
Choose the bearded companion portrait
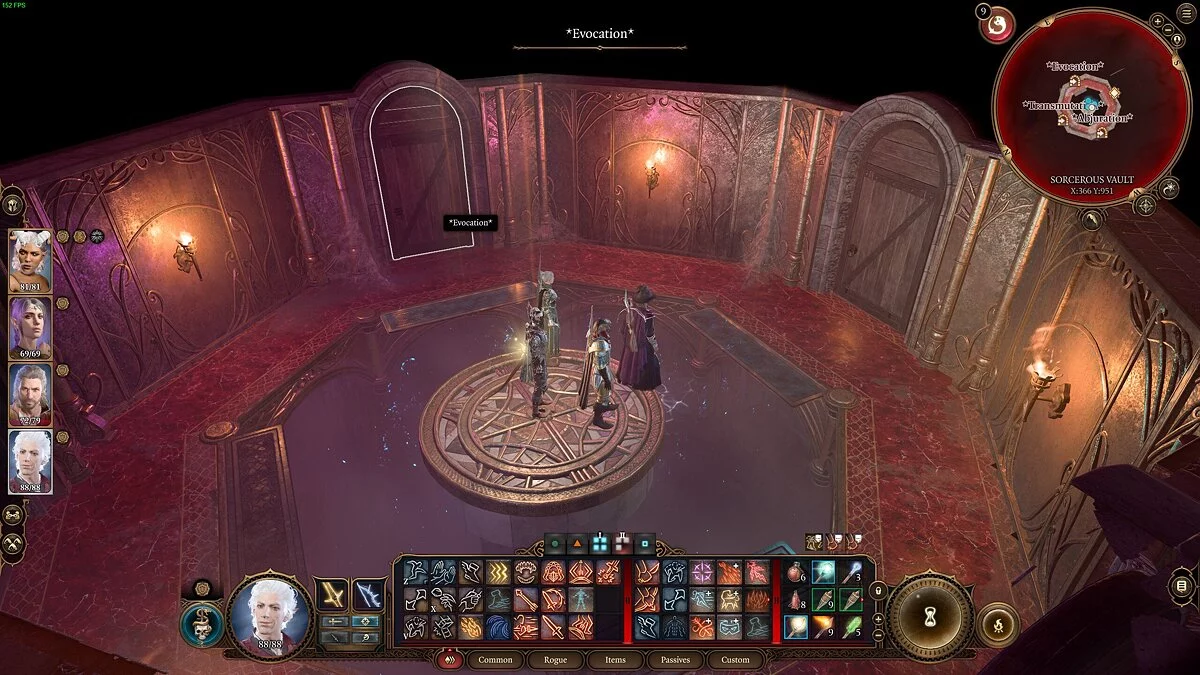point(30,392)
